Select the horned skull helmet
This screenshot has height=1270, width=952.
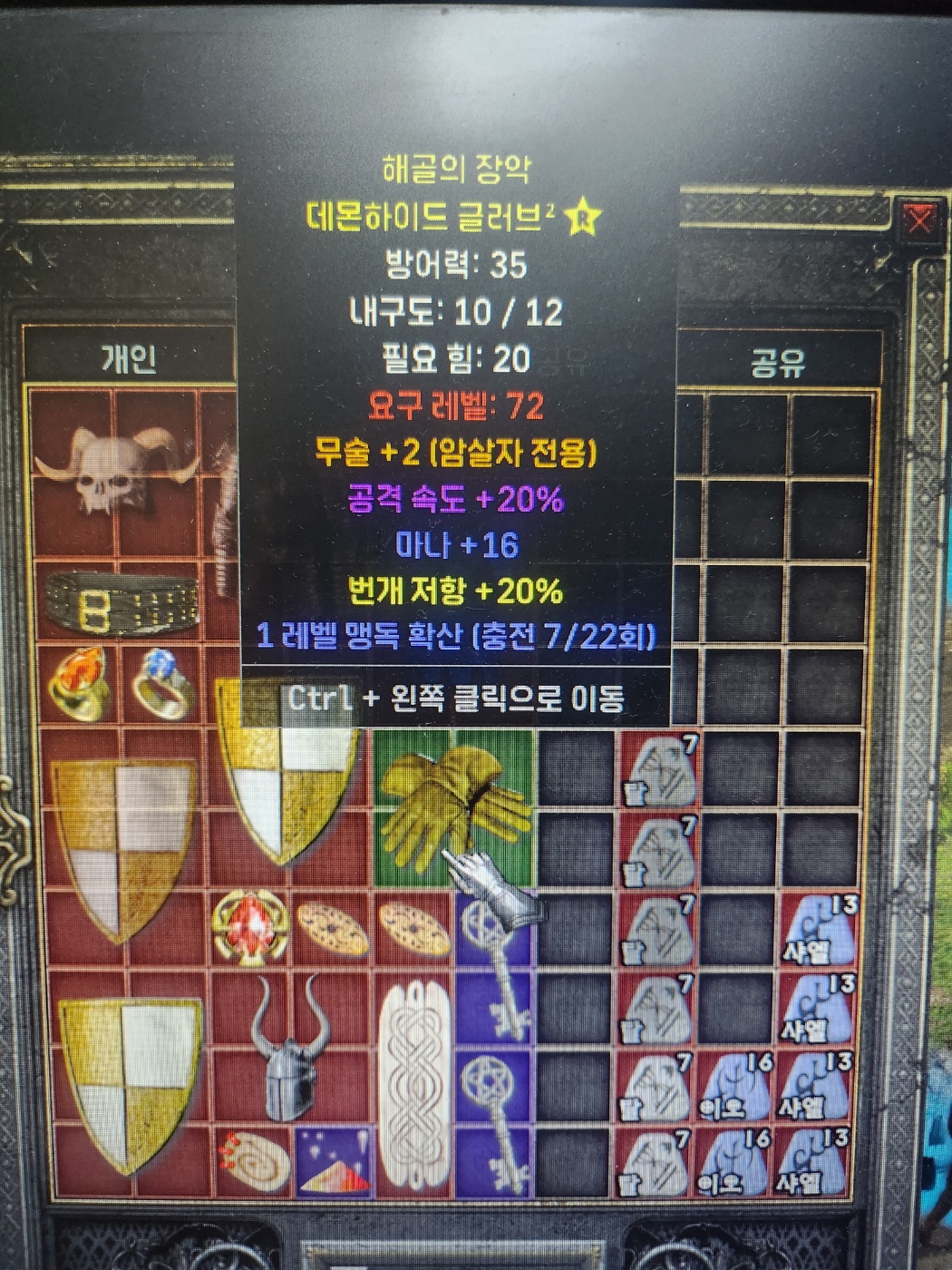point(115,469)
